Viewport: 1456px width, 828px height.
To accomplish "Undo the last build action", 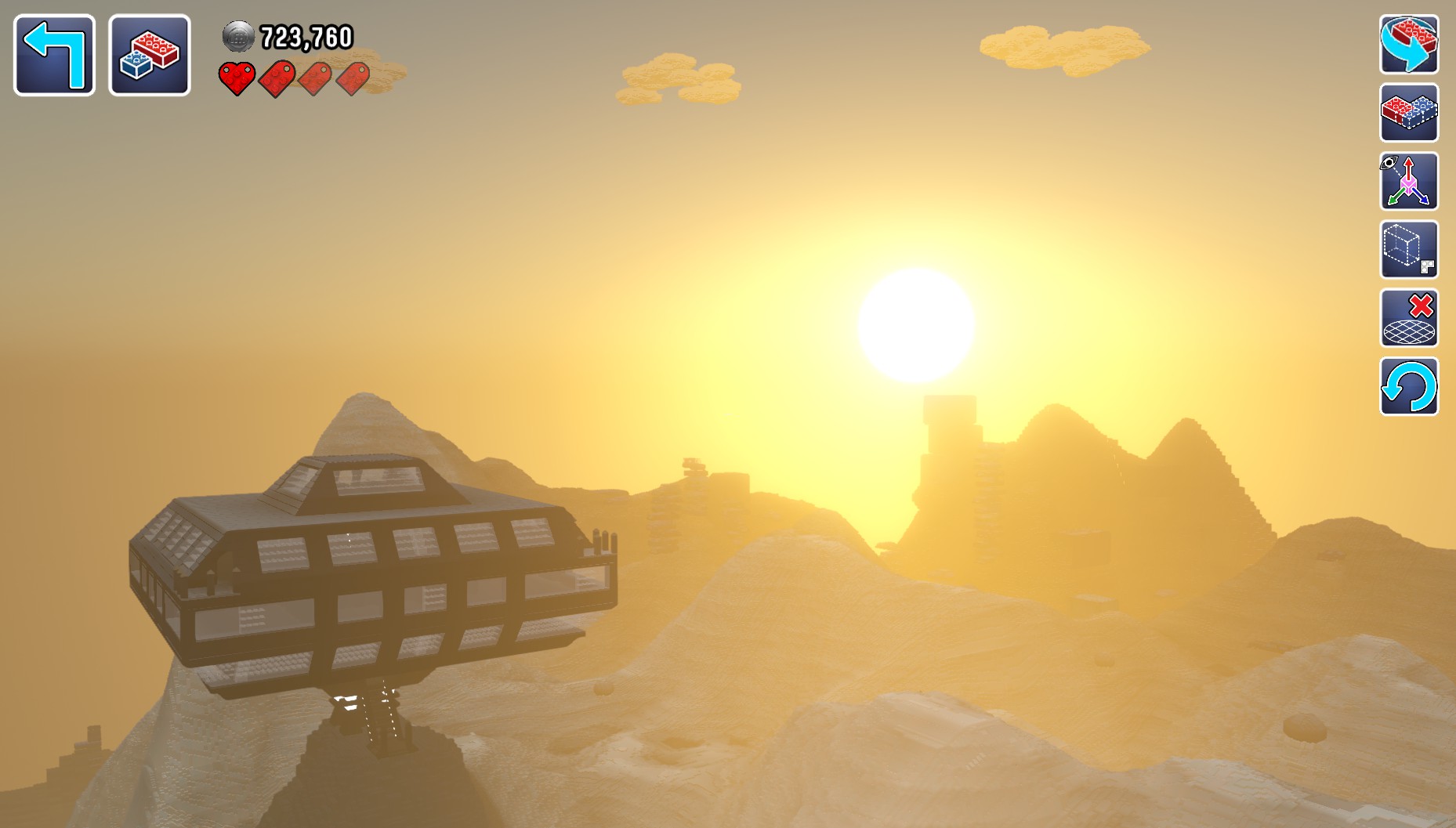I will point(1408,386).
